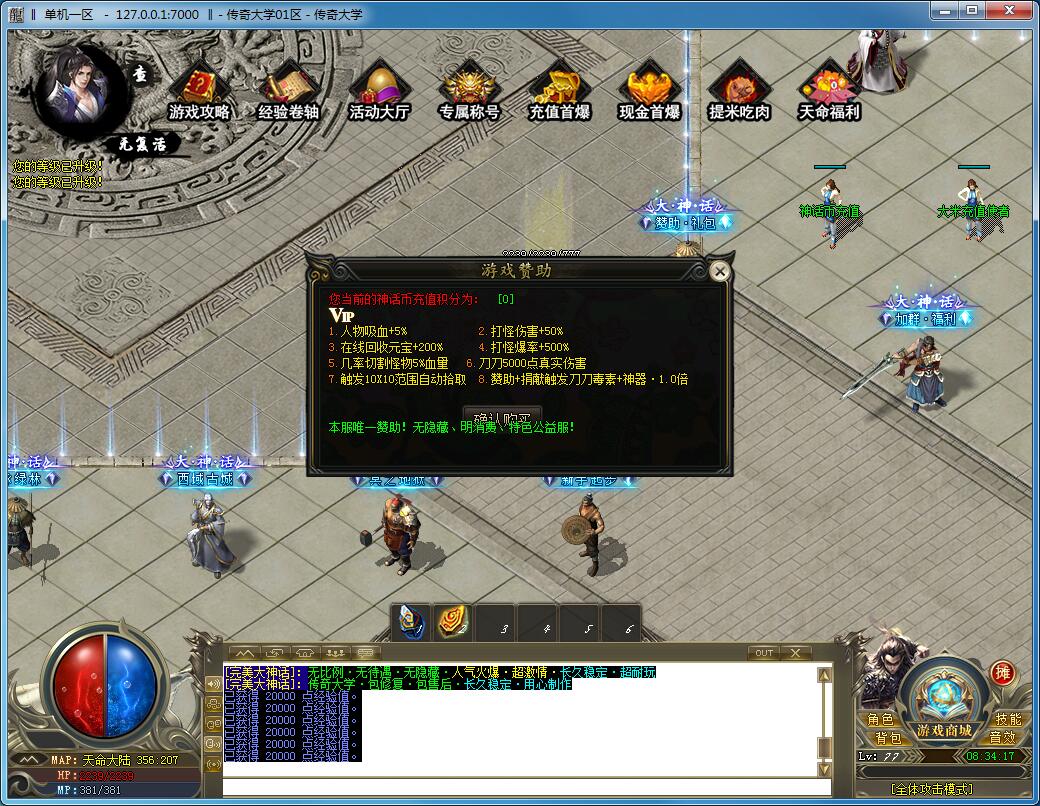This screenshot has width=1040, height=806.
Task: Confirm purchase with the 确认购买 button
Action: 502,416
